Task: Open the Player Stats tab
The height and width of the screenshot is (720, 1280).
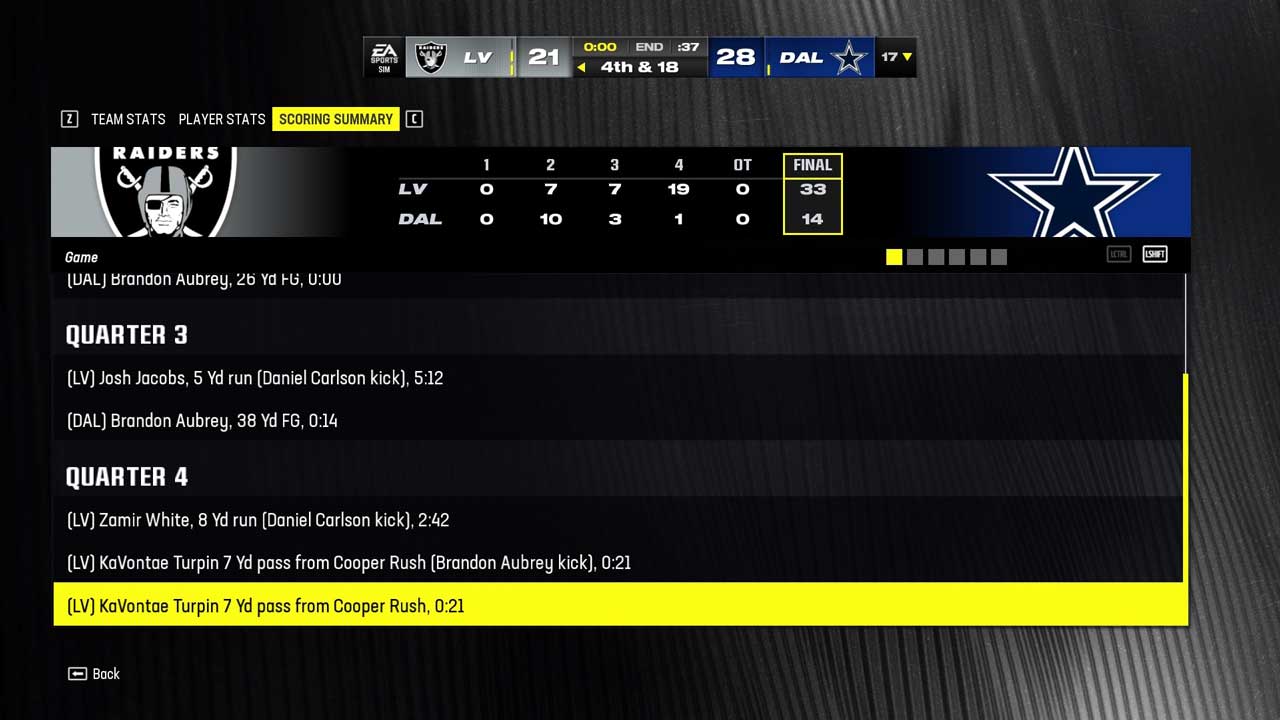Action: point(222,119)
